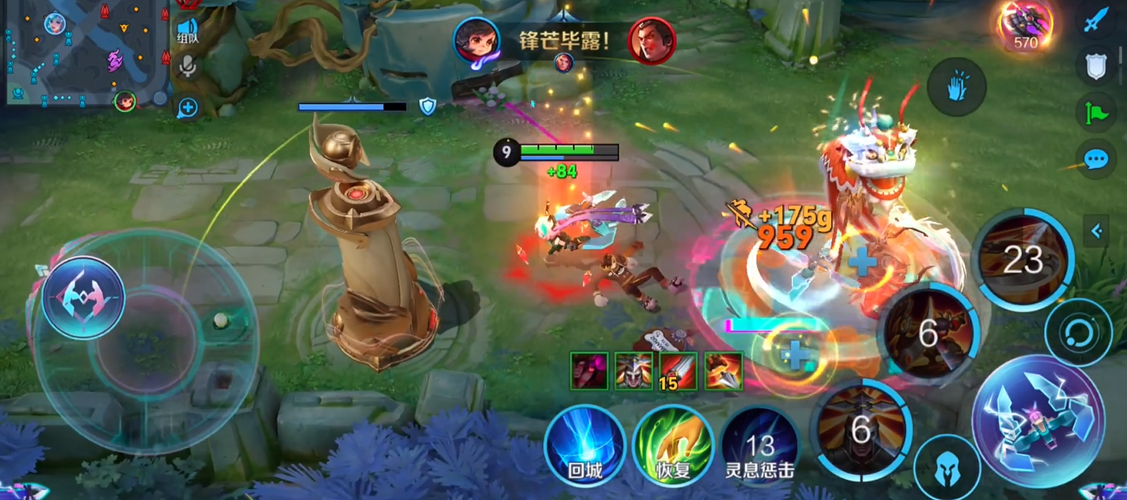This screenshot has height=500, width=1127.
Task: Open the chat bubble quick messages
Action: click(x=1097, y=159)
